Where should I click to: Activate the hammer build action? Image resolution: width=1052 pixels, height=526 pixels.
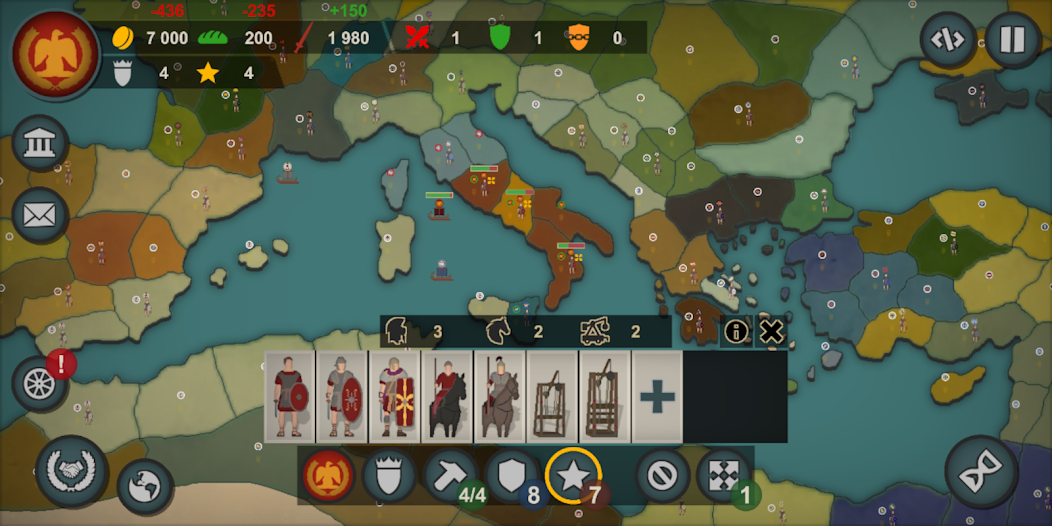click(450, 476)
